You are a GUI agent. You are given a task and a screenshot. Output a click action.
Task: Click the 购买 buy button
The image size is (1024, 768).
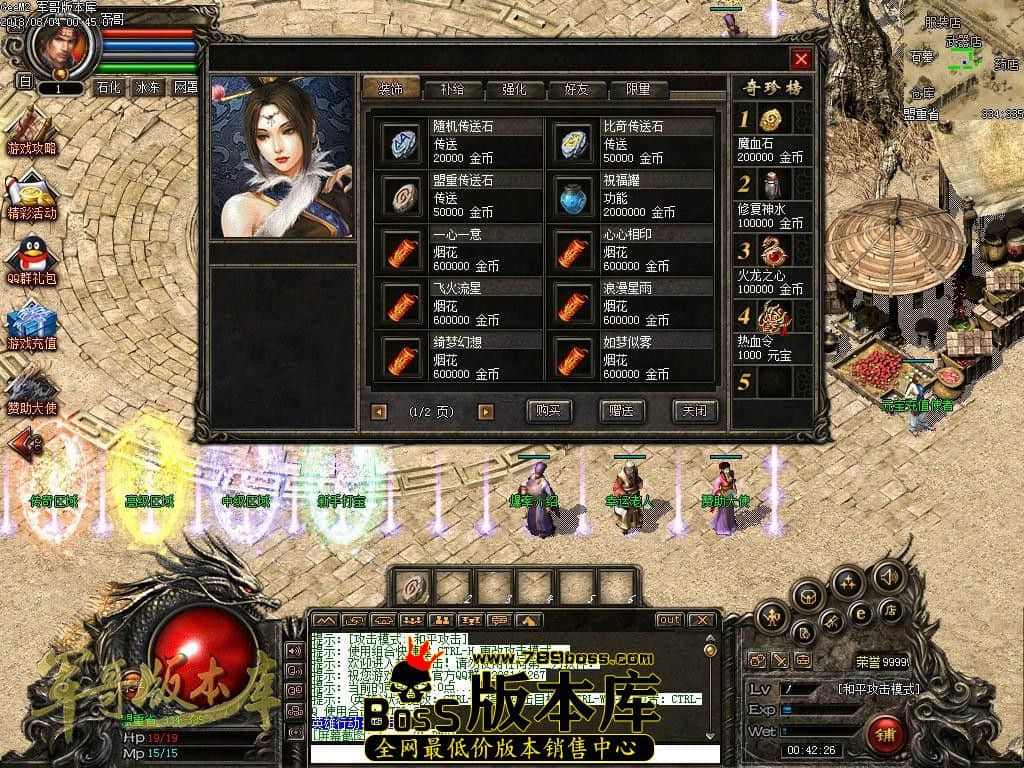coord(548,411)
